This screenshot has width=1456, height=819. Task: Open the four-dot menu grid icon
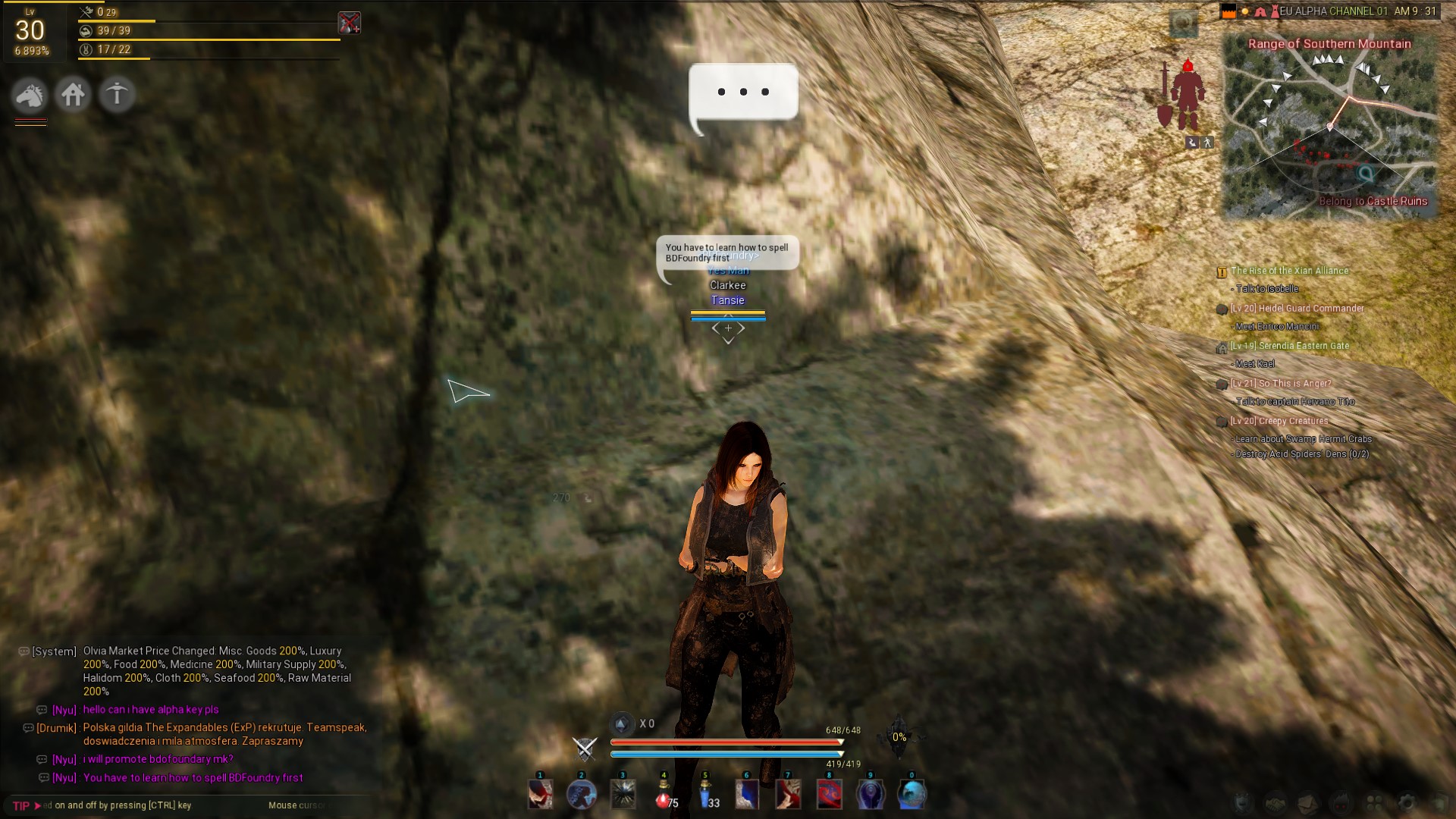(x=1374, y=802)
